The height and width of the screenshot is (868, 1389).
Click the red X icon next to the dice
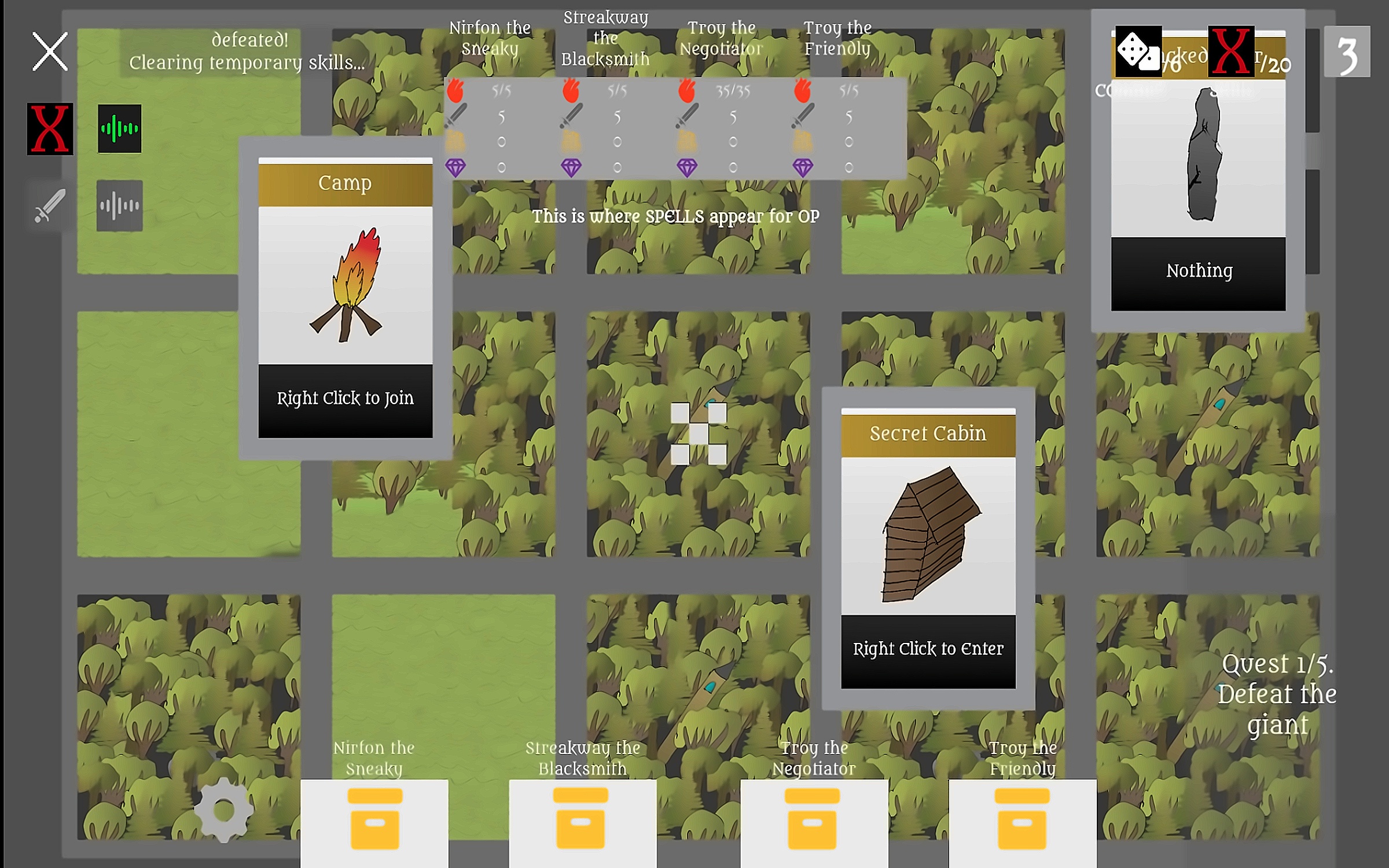[1231, 52]
